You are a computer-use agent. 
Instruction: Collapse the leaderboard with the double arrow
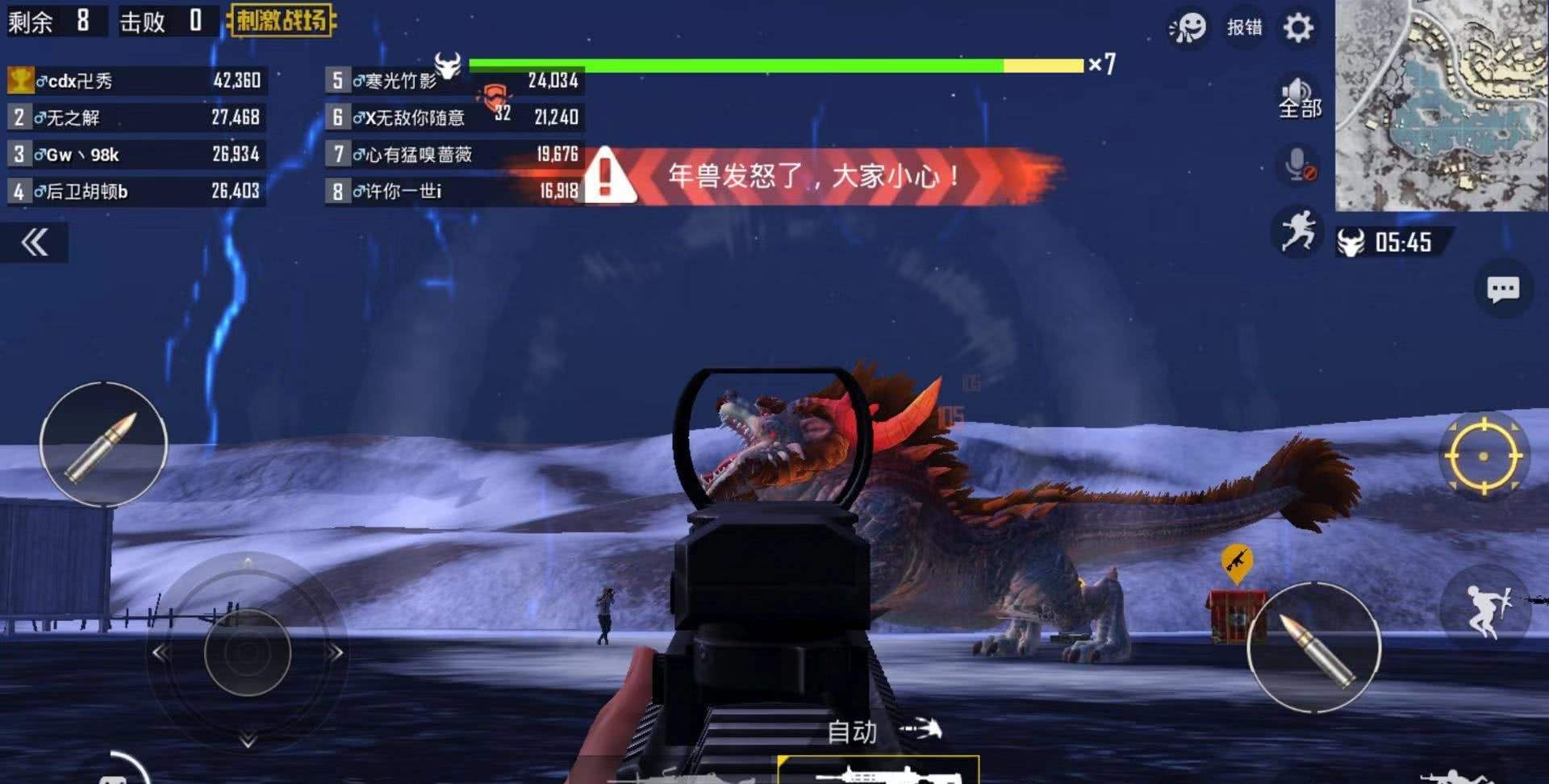coord(35,243)
